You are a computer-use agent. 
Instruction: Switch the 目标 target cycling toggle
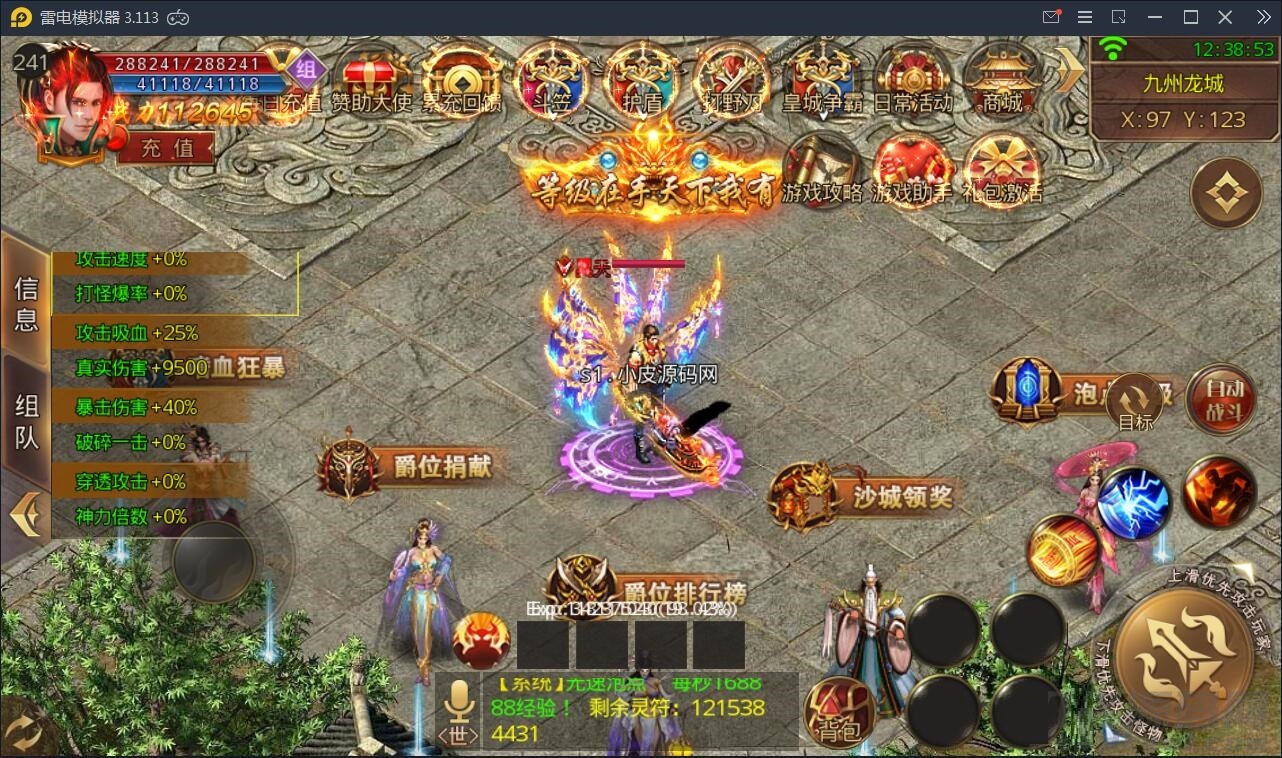coord(1136,400)
